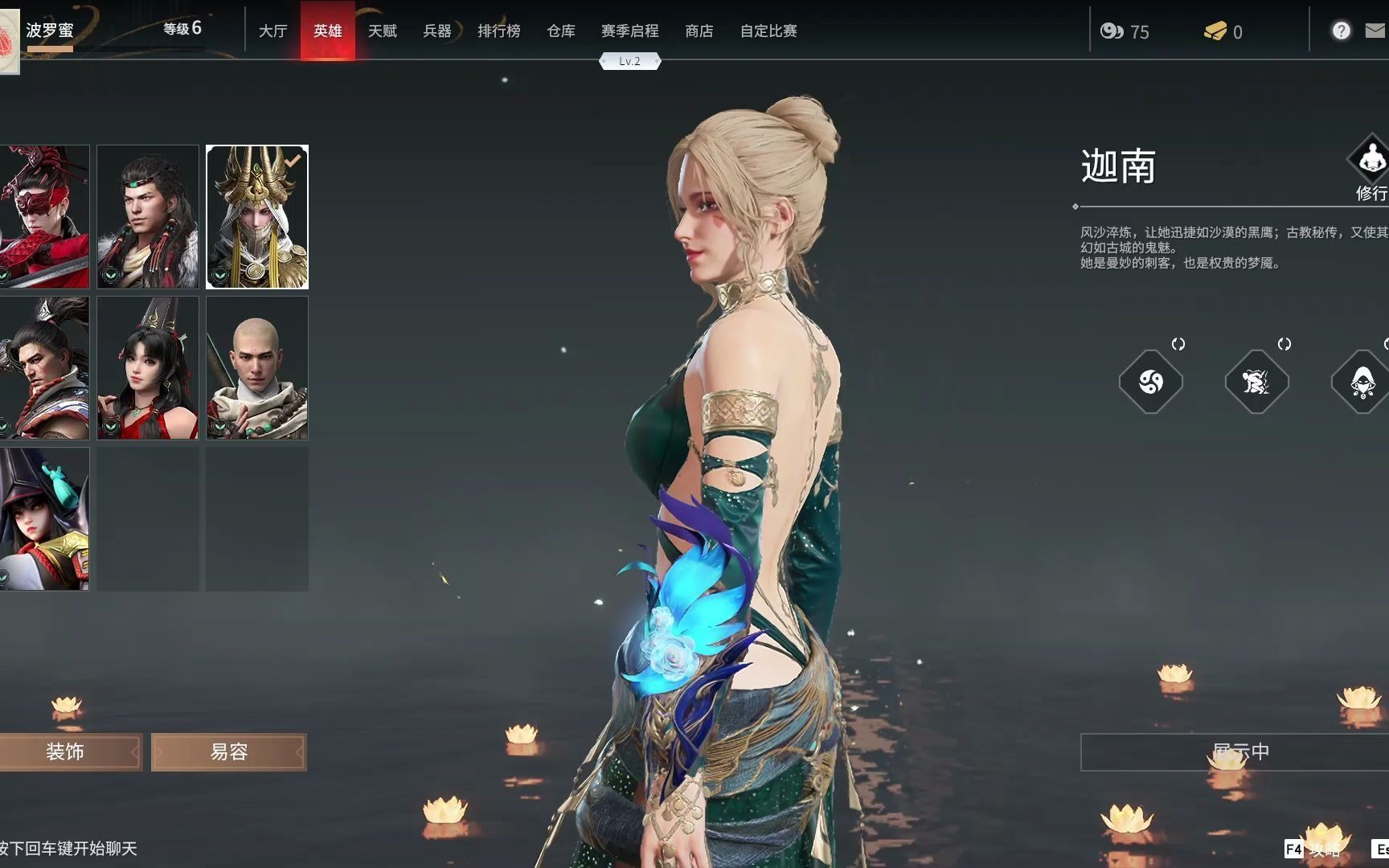
Task: Click the left arrow of the Lv.2 selector
Action: point(605,60)
